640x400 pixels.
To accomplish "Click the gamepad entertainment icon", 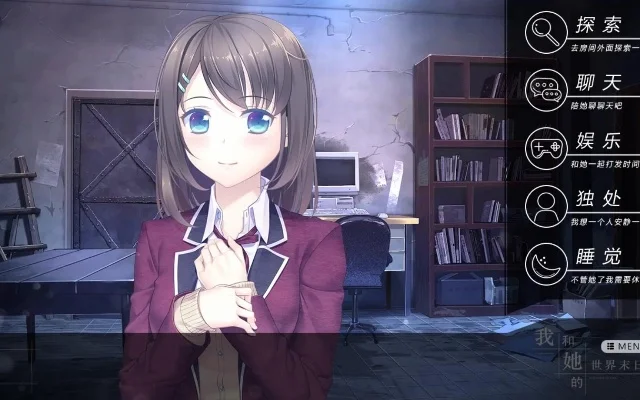I will click(x=543, y=147).
